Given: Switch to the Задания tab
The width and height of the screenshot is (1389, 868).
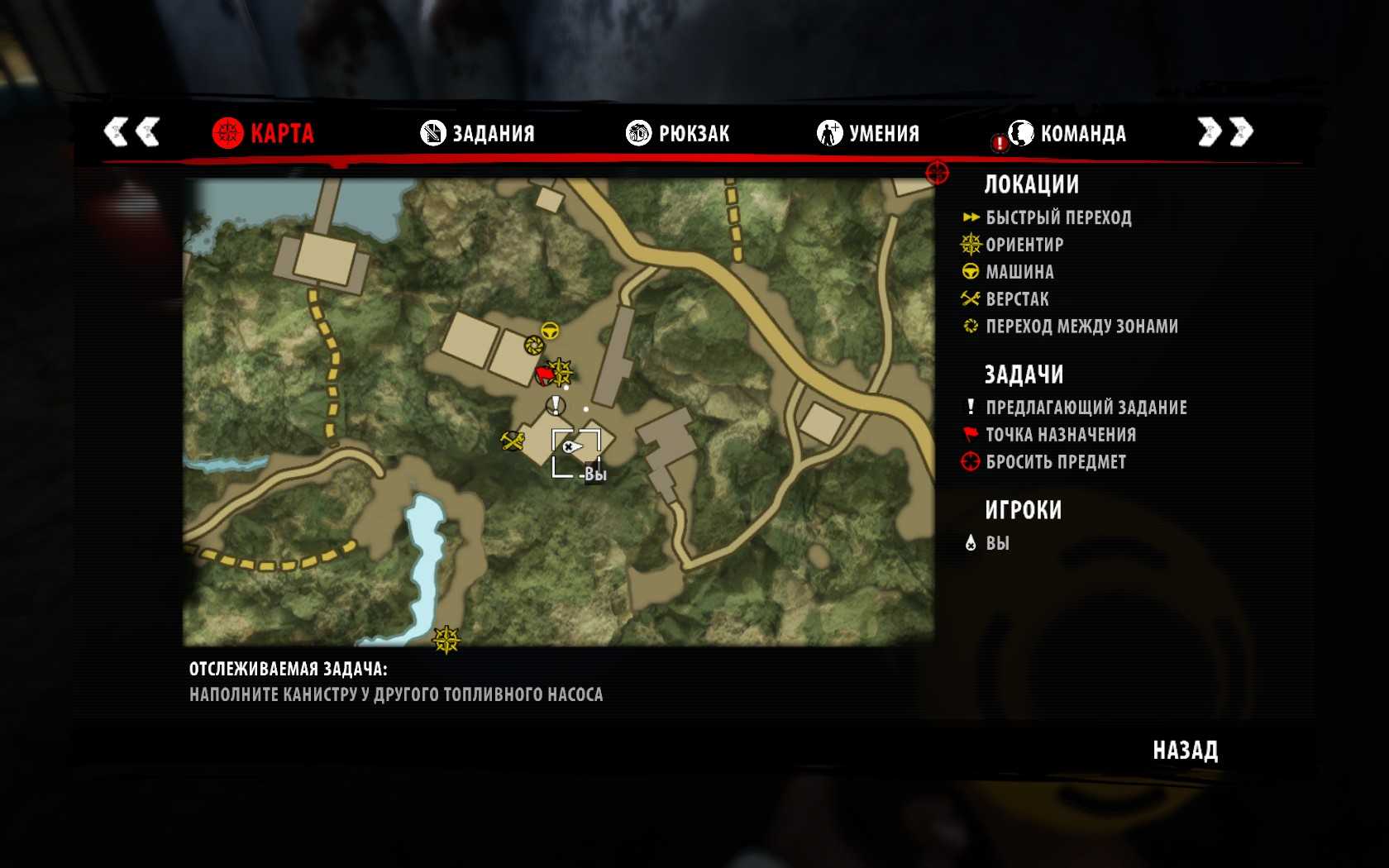Looking at the screenshot, I should pyautogui.click(x=478, y=132).
